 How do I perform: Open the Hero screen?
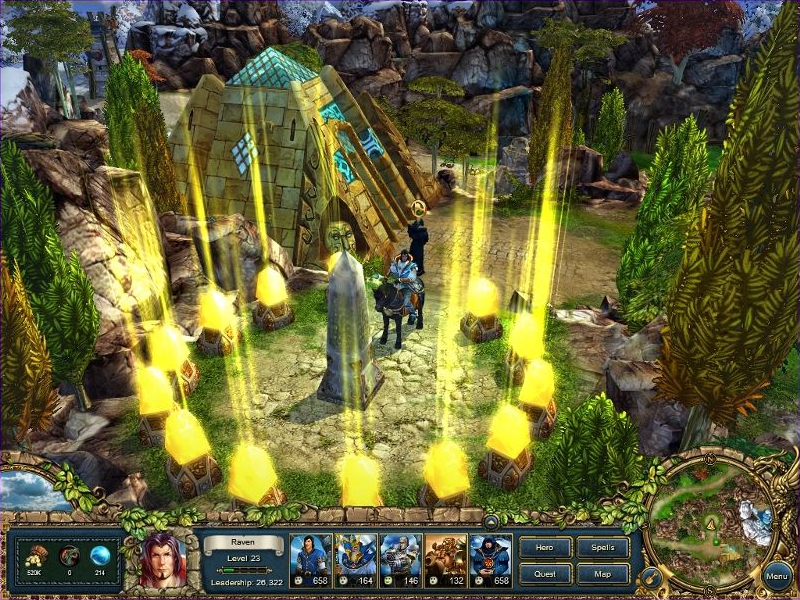pos(546,547)
